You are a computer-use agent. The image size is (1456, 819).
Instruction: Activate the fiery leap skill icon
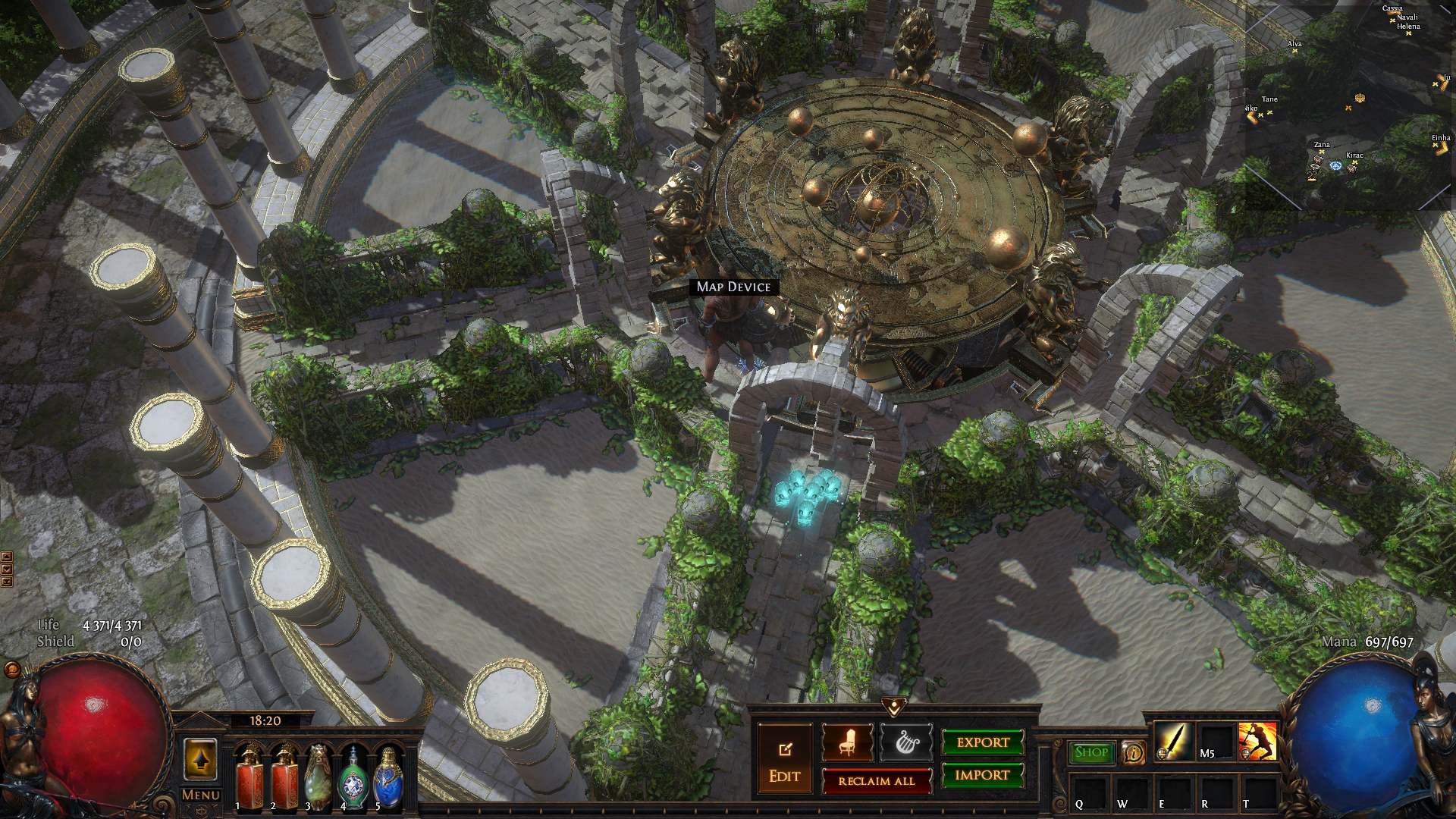tap(1257, 742)
